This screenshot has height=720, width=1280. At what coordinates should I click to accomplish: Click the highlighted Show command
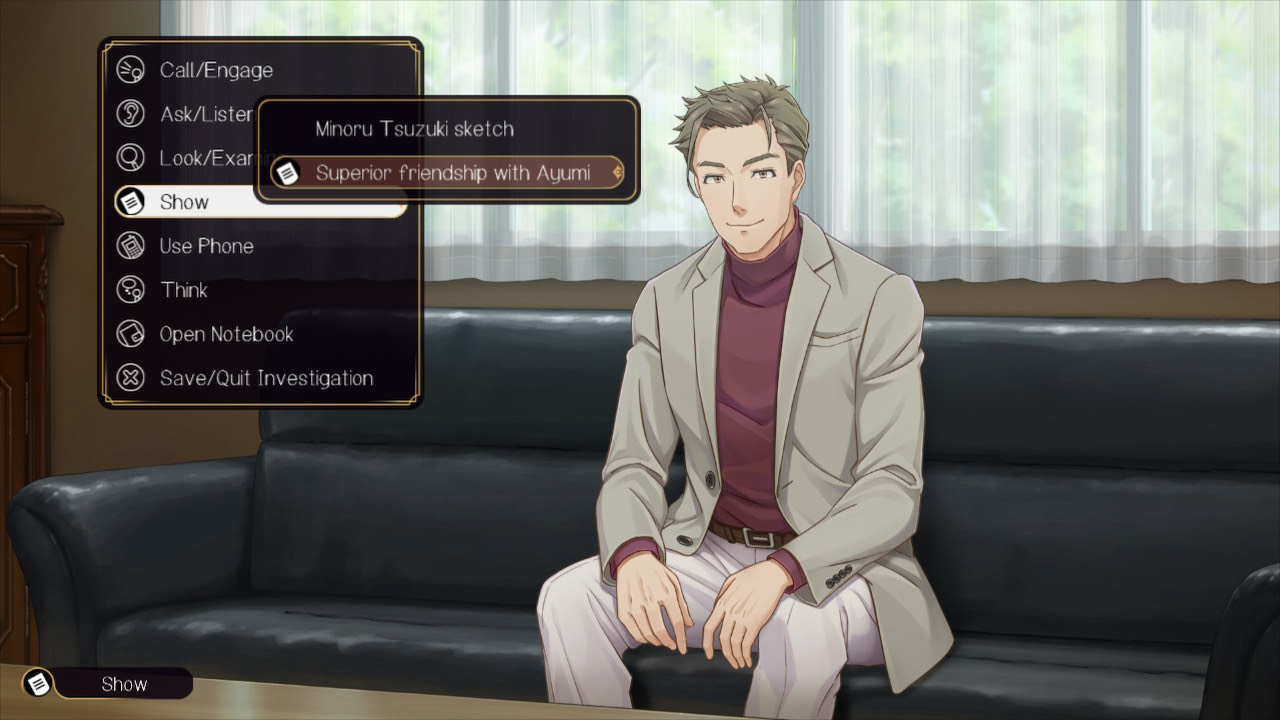pos(185,202)
